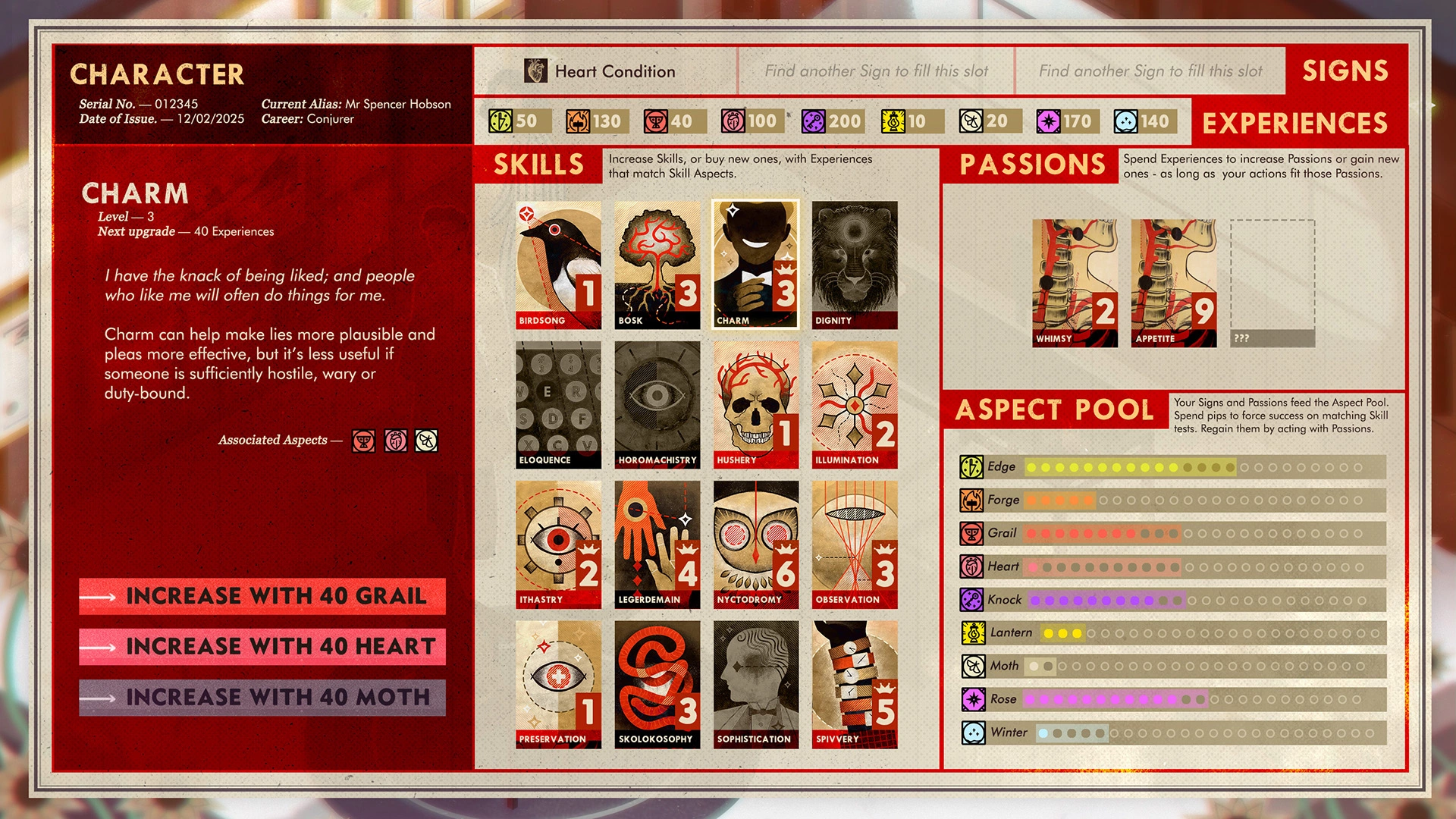Choose the Ithastry skill card
This screenshot has width=1456, height=819.
[x=558, y=544]
